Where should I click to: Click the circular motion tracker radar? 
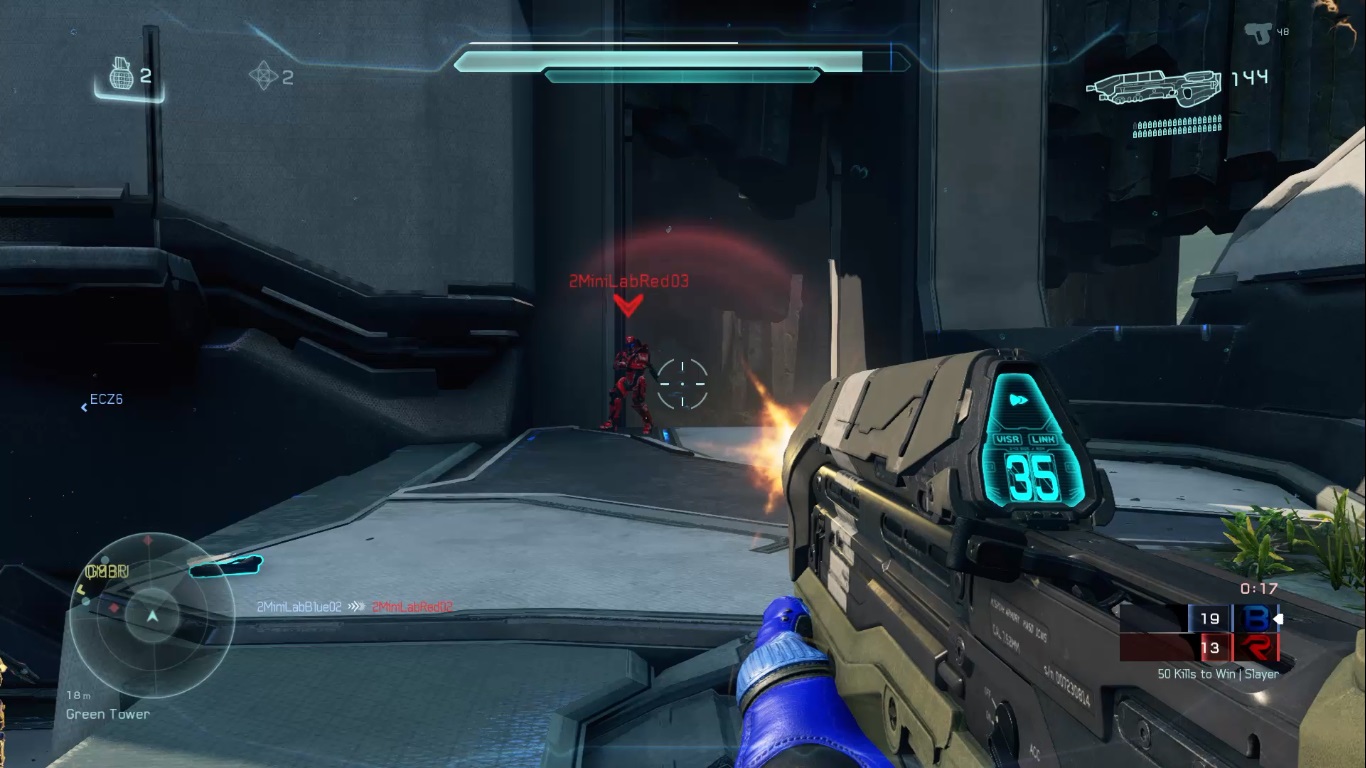(151, 615)
